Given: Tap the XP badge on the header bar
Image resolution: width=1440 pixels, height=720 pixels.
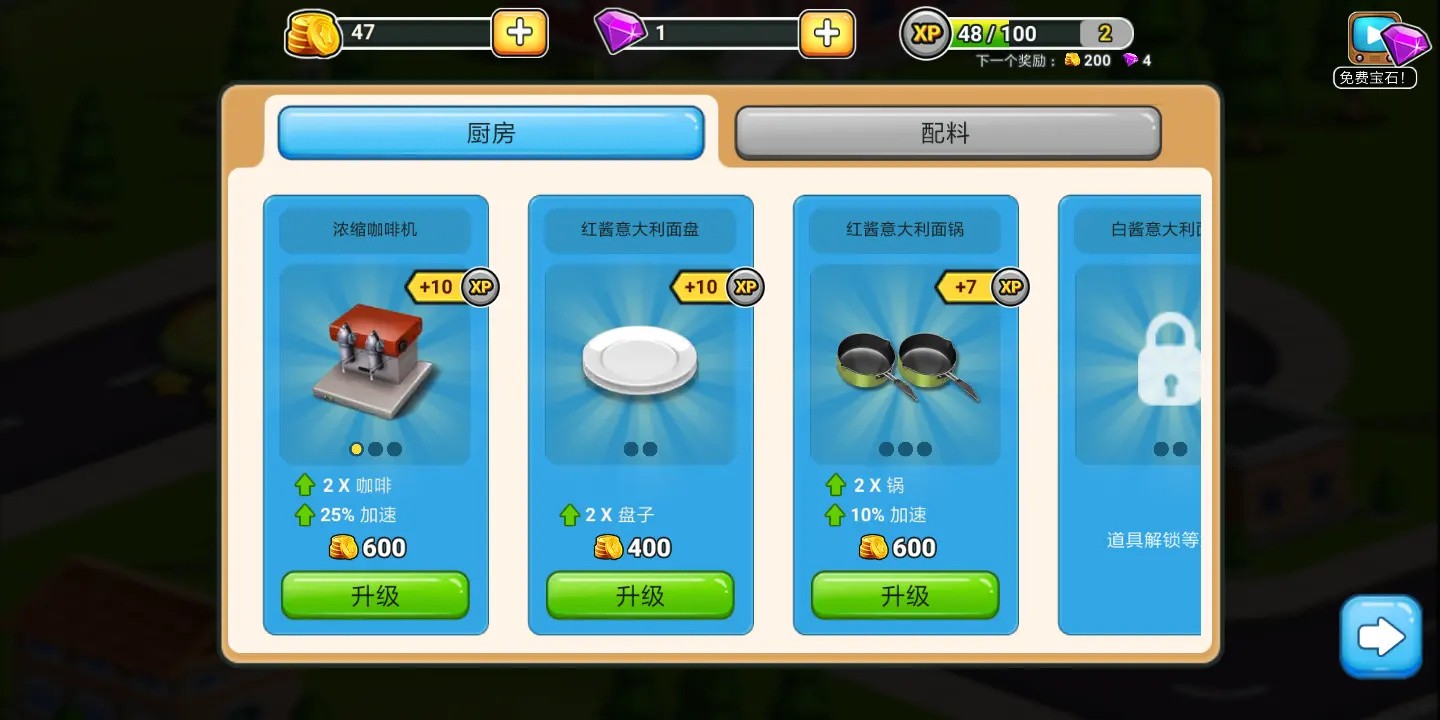Looking at the screenshot, I should tap(925, 33).
